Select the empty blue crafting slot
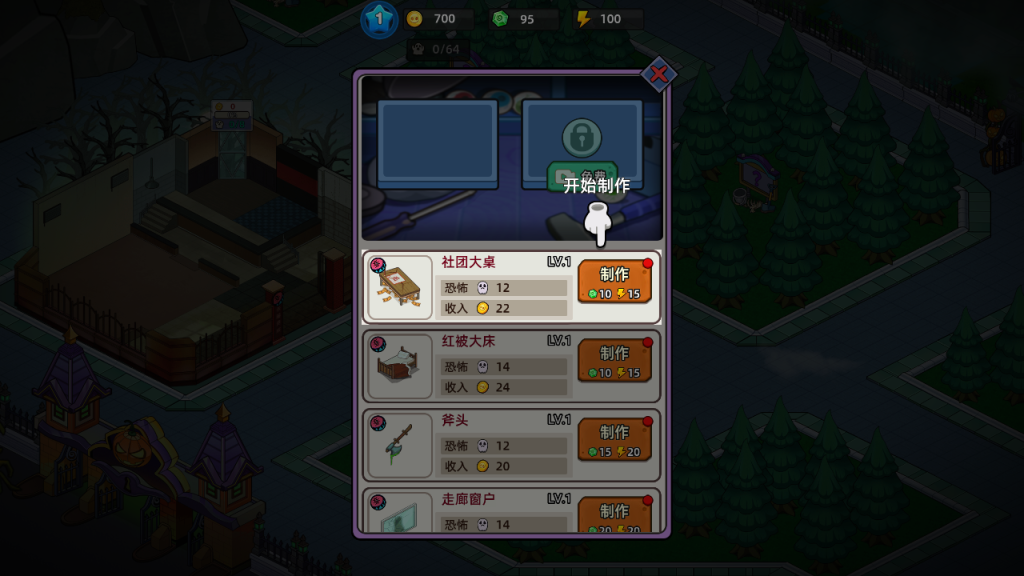1024x576 pixels. pyautogui.click(x=437, y=145)
